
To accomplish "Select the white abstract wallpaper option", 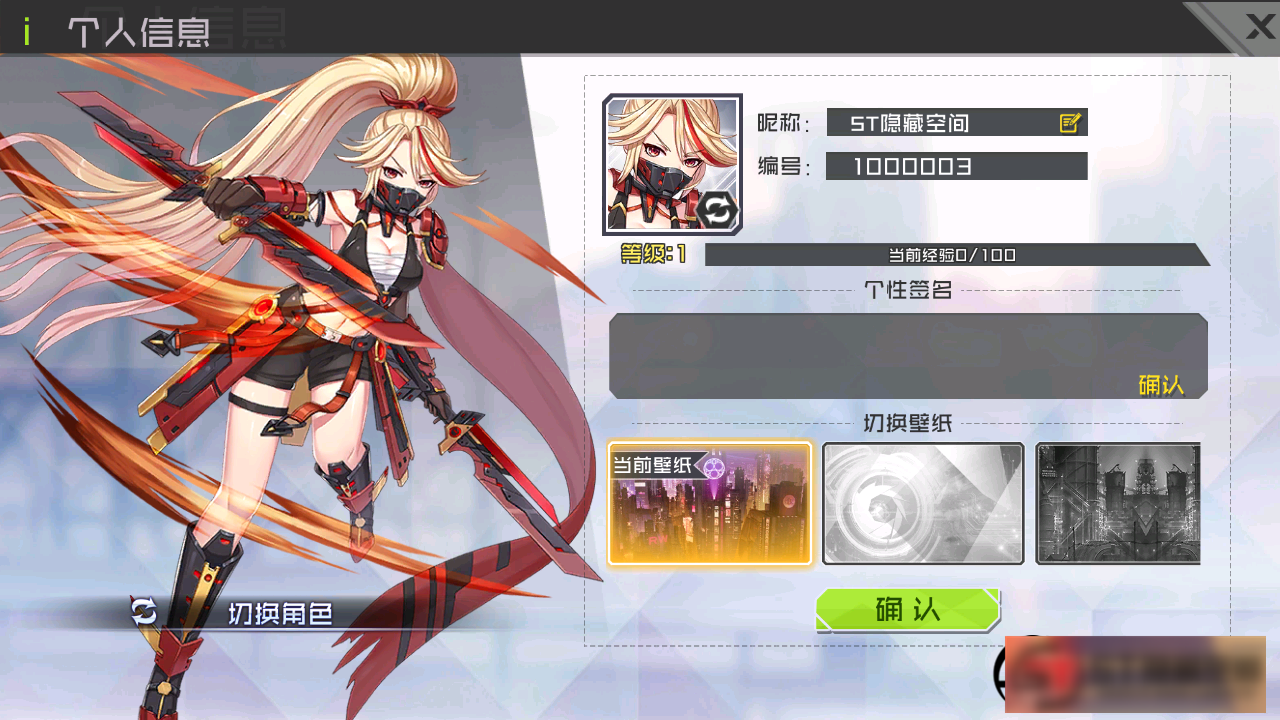I will [x=922, y=503].
